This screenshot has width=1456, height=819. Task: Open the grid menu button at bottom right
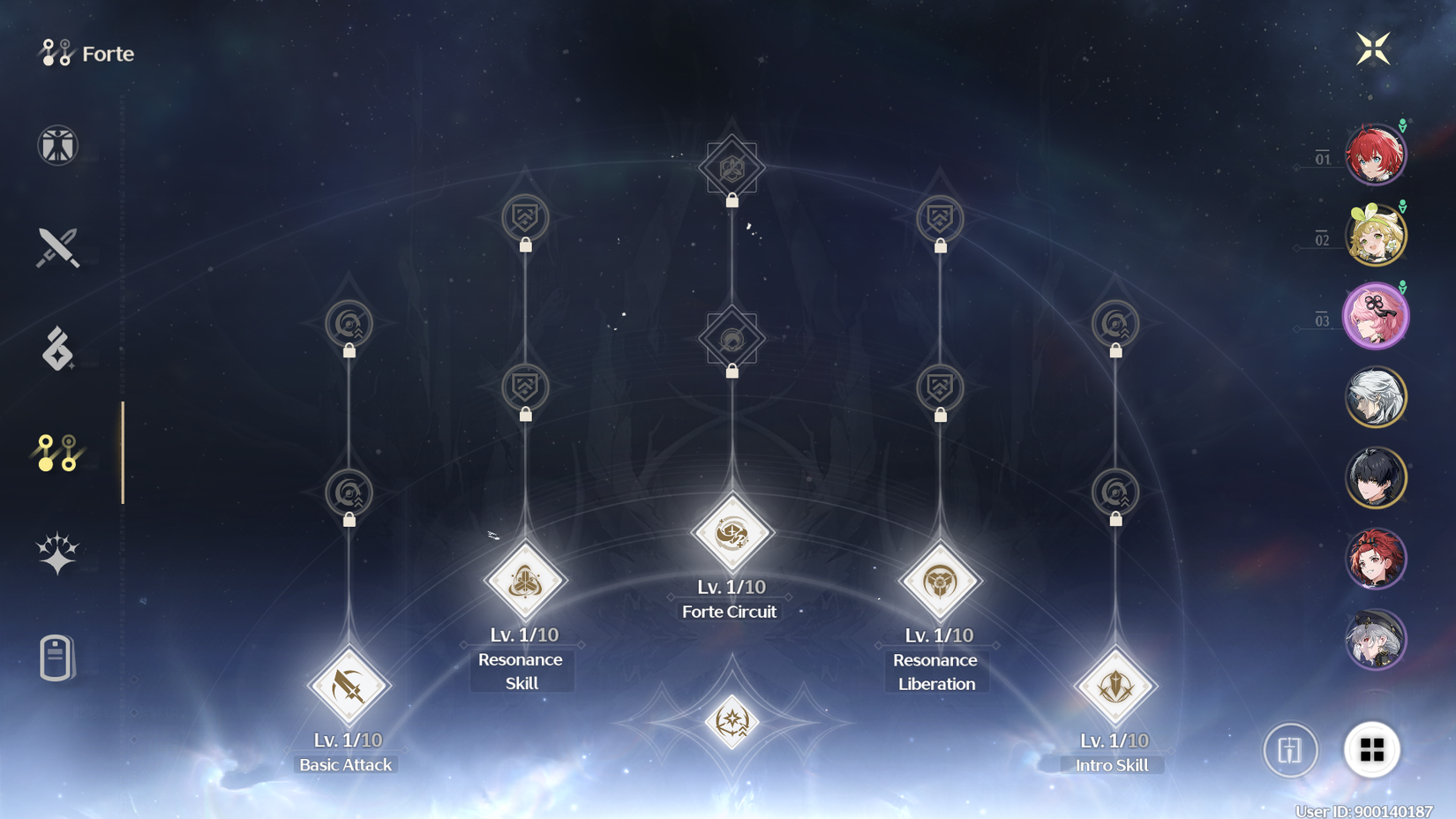pyautogui.click(x=1370, y=748)
